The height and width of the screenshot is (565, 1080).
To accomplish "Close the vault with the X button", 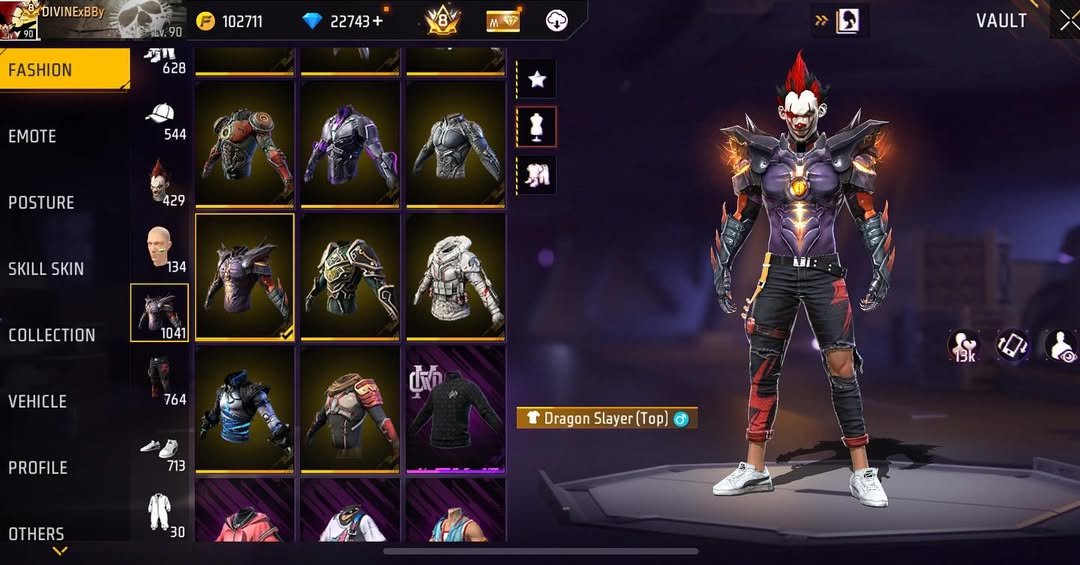I will (1068, 21).
